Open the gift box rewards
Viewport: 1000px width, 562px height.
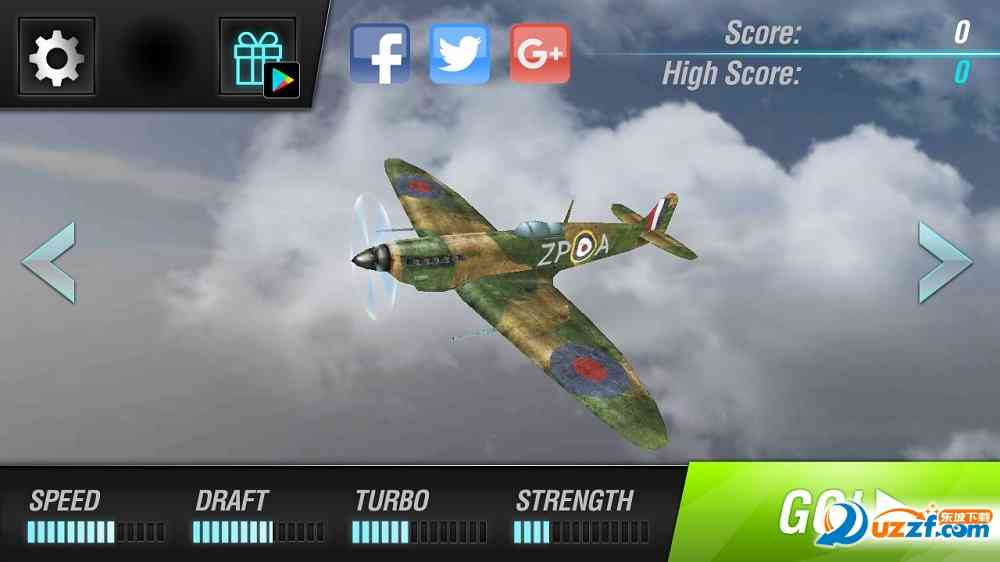(x=257, y=56)
